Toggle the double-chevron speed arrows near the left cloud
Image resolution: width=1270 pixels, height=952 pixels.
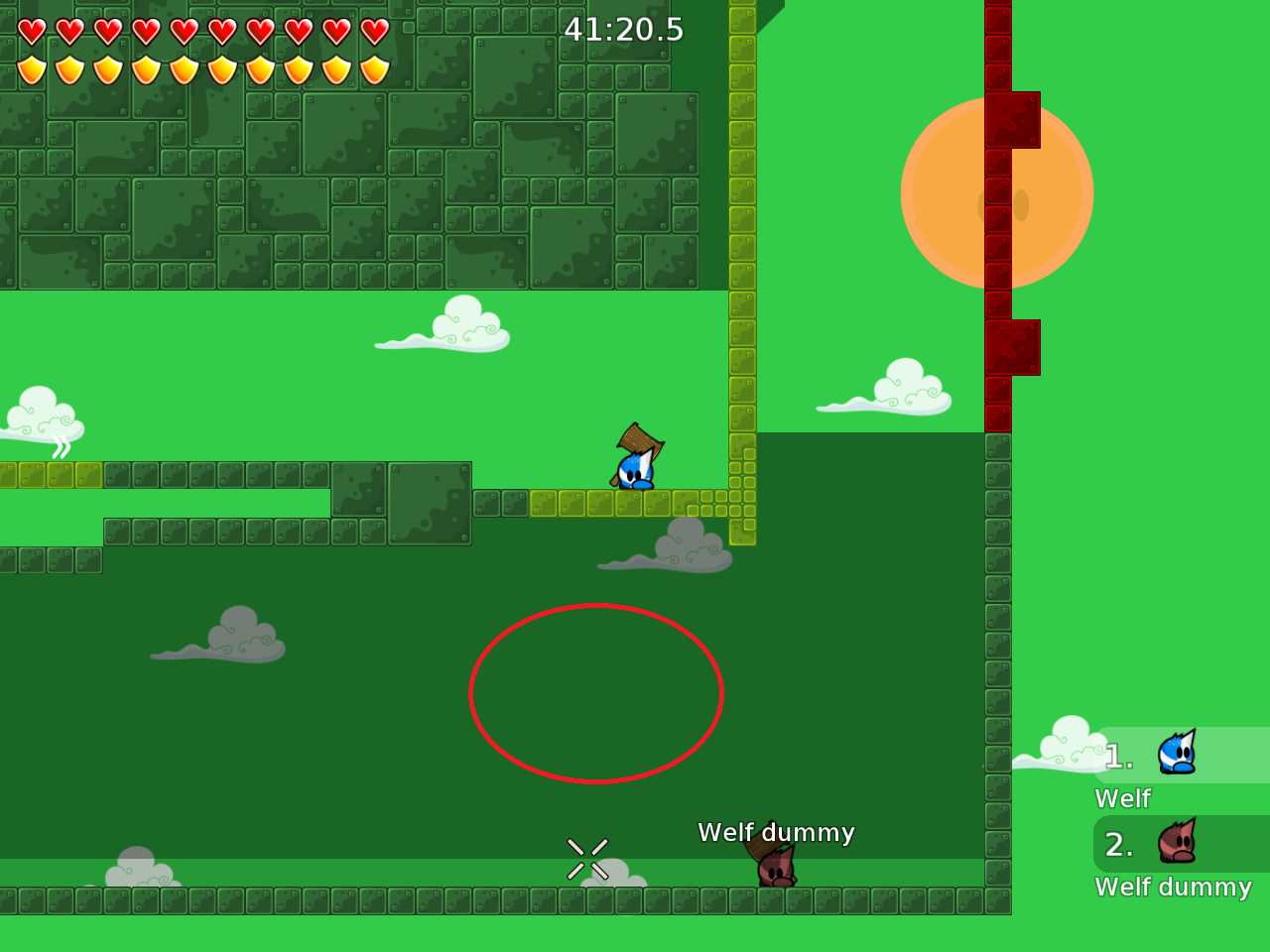tap(60, 448)
